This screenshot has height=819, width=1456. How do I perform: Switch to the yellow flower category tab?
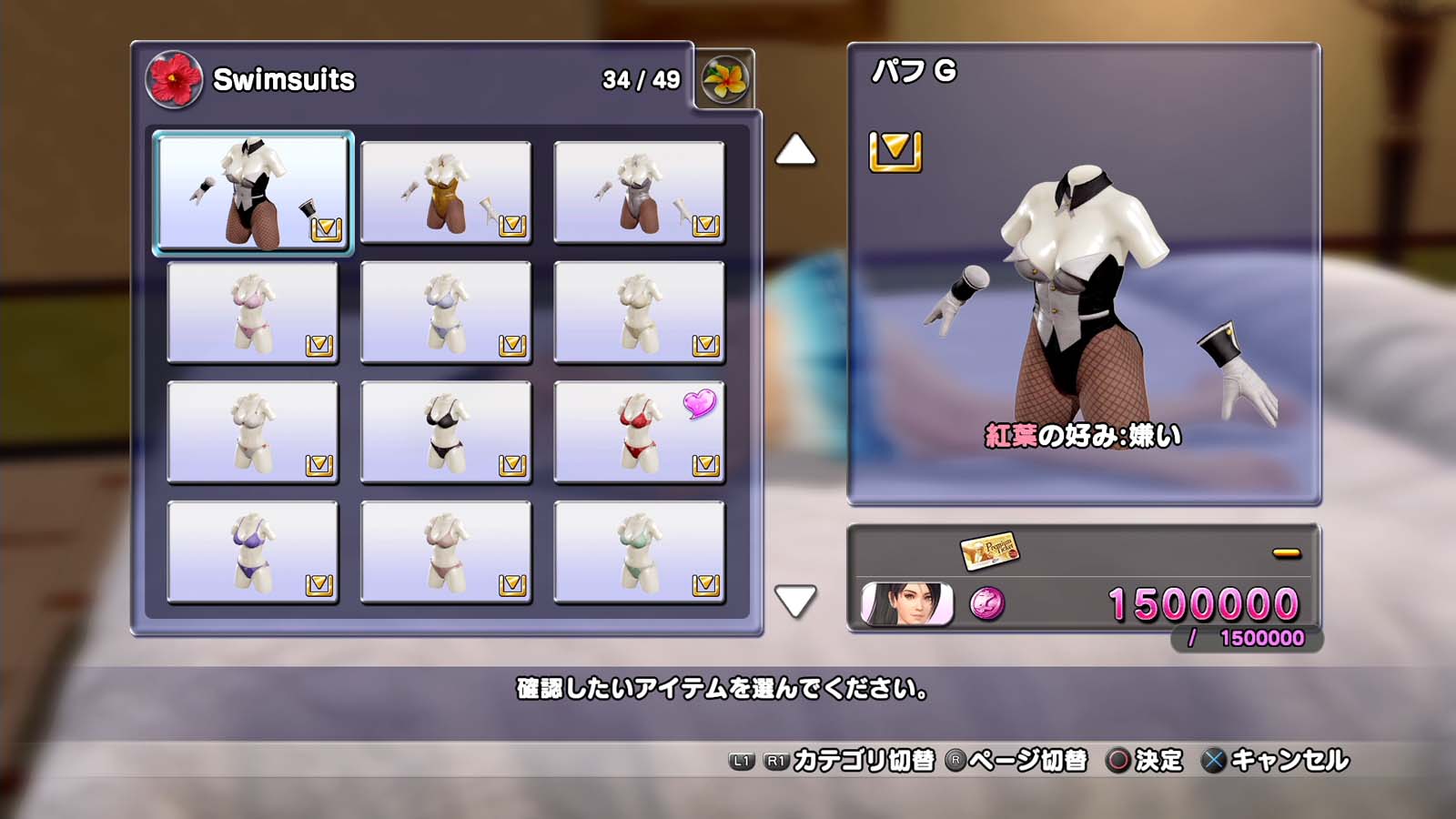click(x=724, y=80)
